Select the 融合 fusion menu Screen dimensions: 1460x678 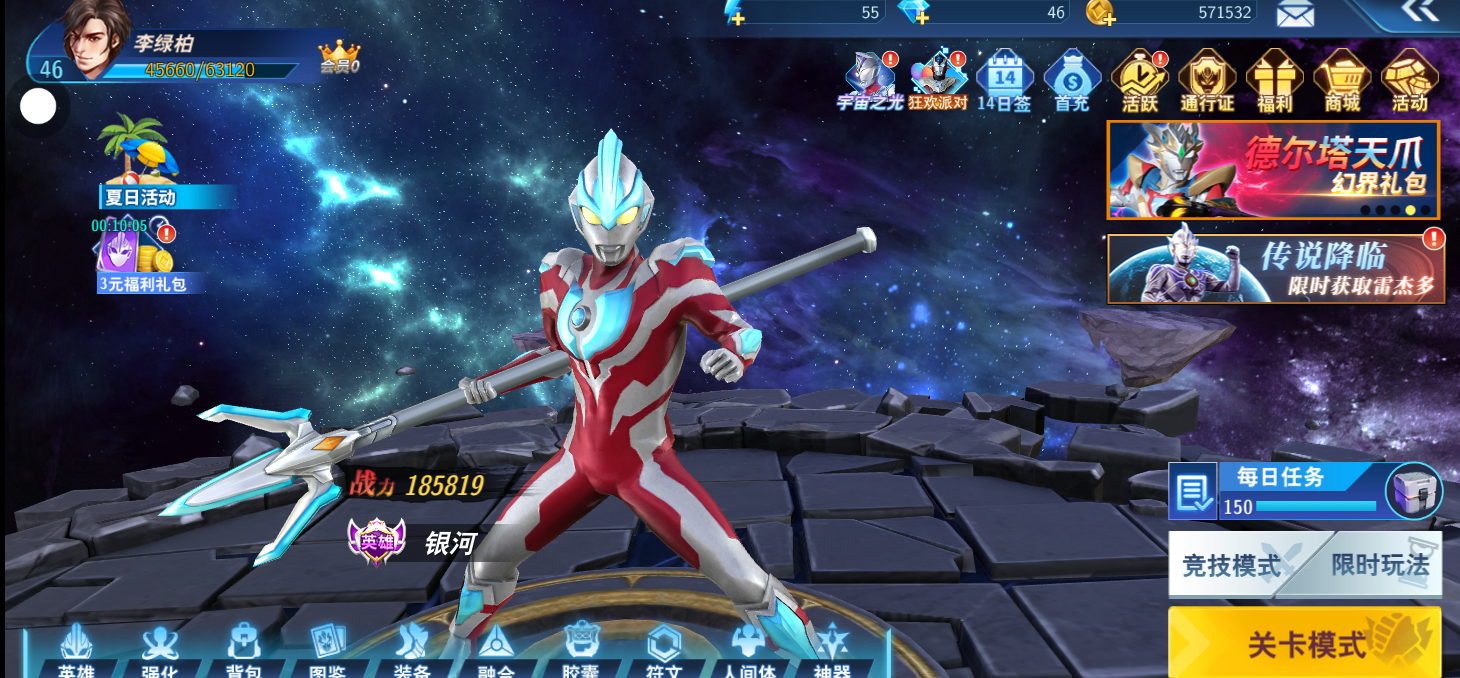496,652
